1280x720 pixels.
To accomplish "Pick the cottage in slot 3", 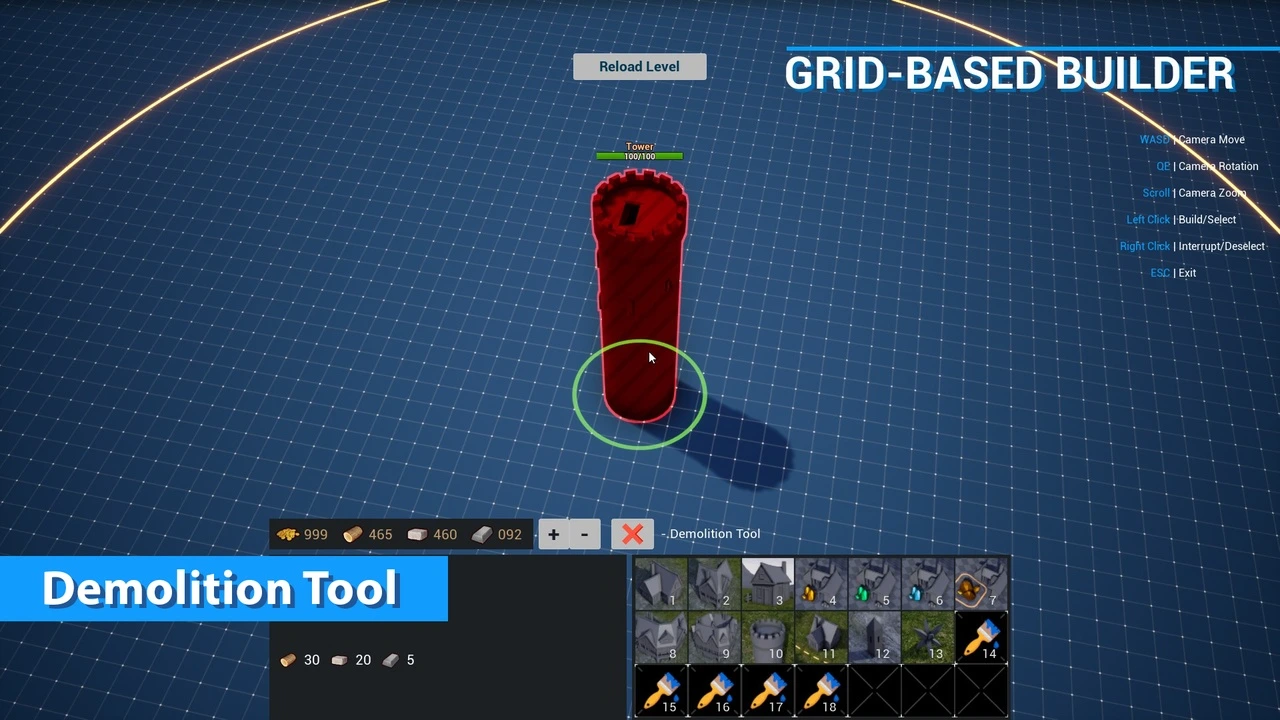I will click(x=768, y=584).
